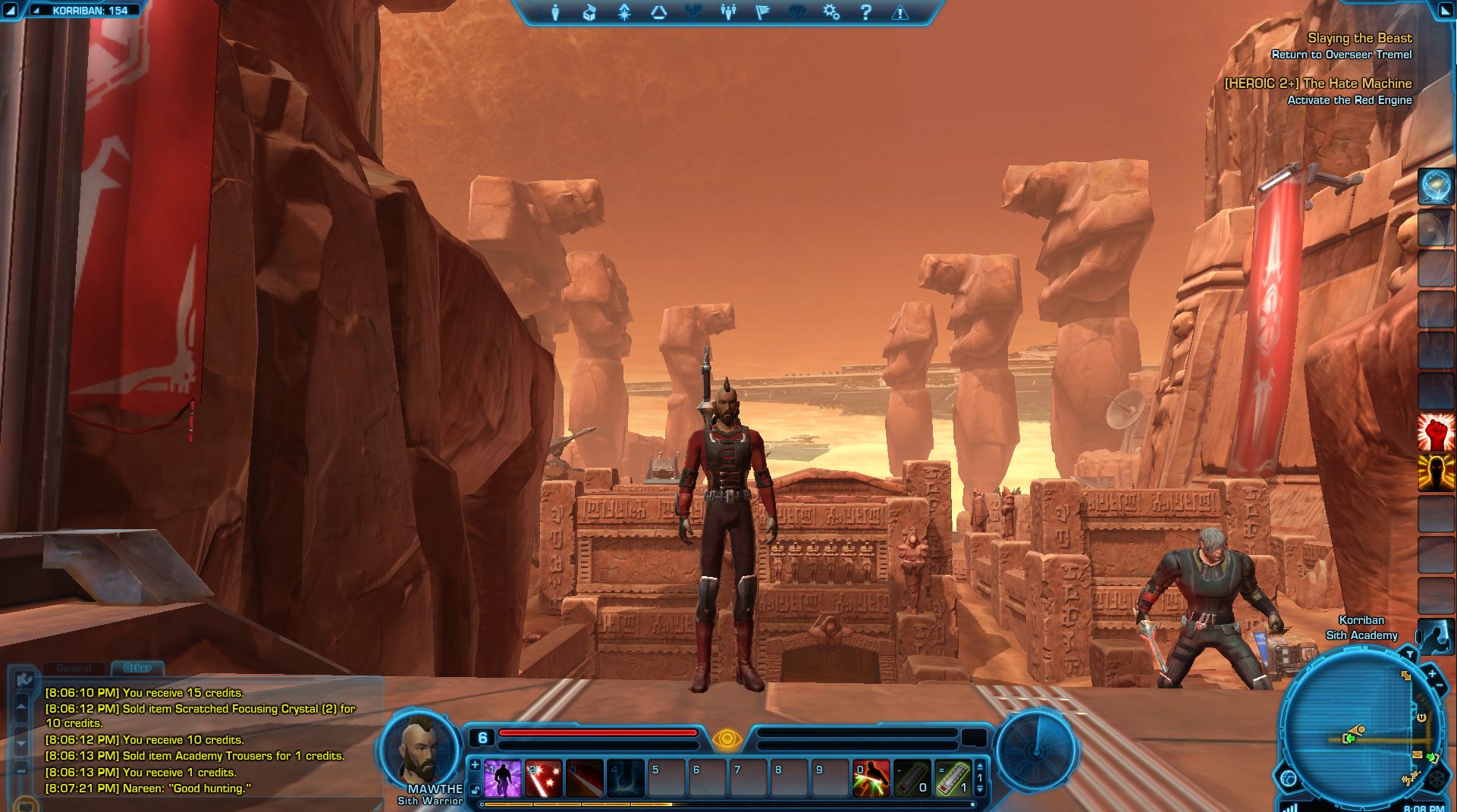Open the flag icon menu in top bar
Screen dimensions: 1457x812
pyautogui.click(x=762, y=12)
